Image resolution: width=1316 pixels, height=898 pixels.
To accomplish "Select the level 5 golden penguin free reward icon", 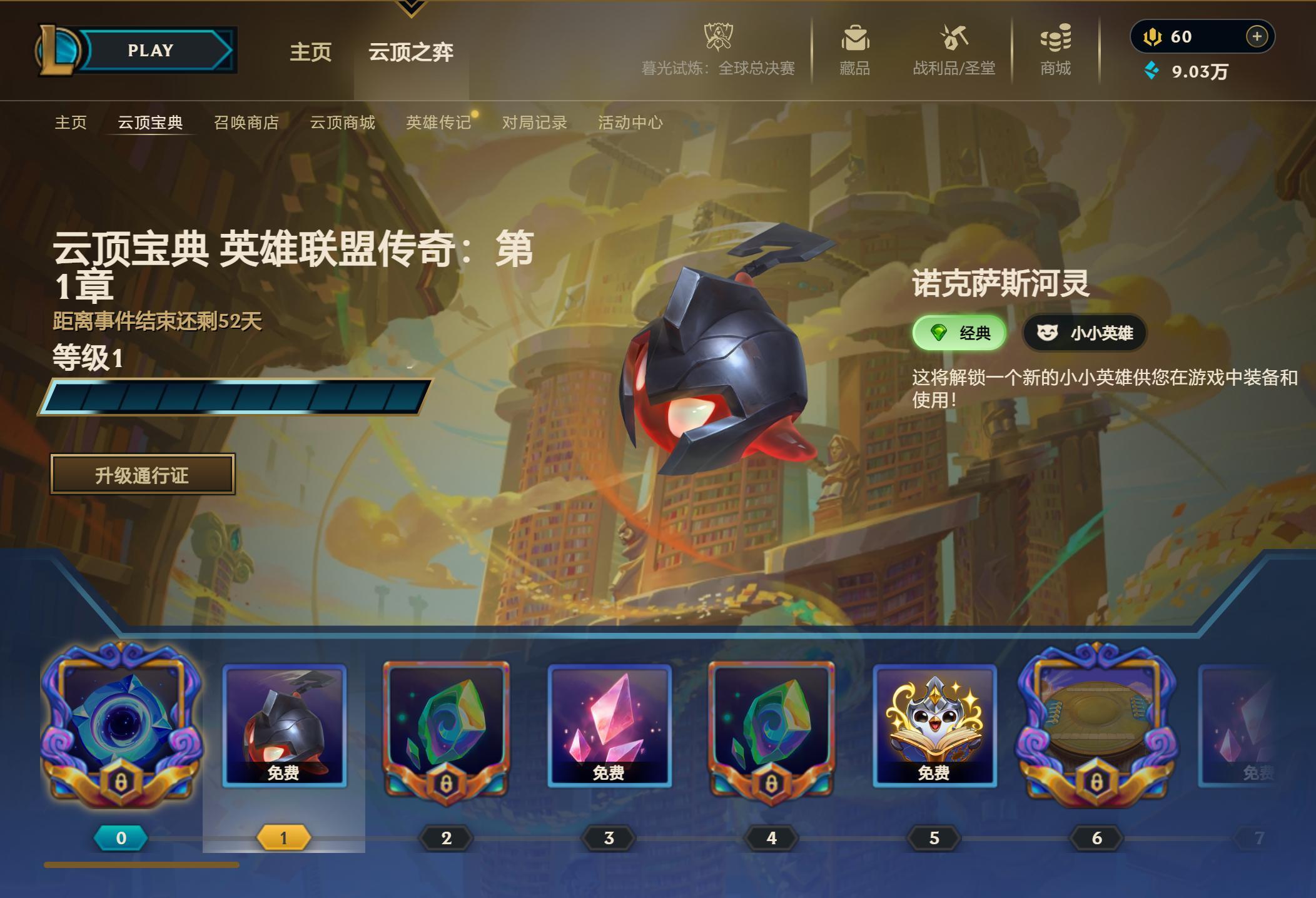I will [934, 725].
